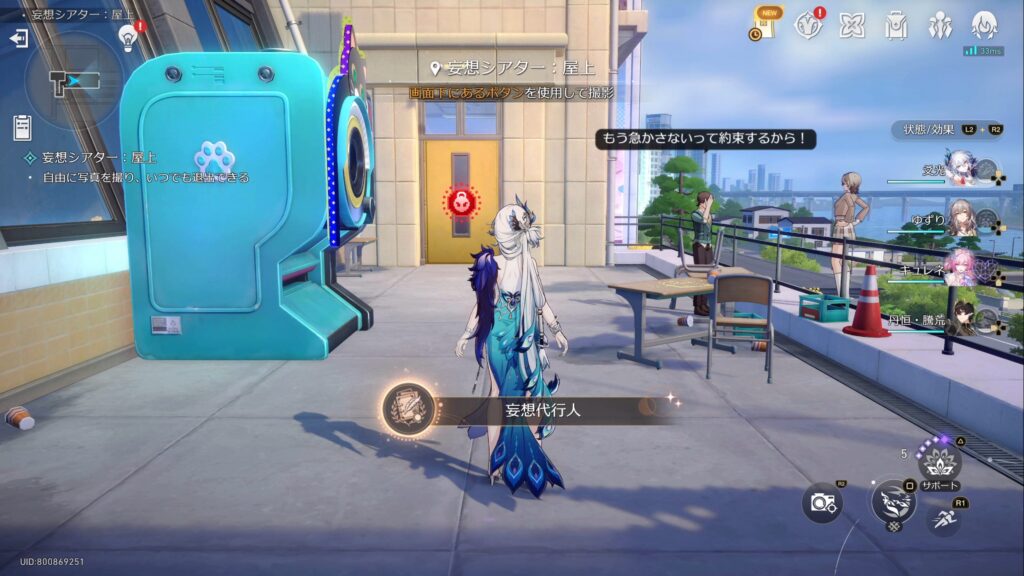Screen dimensions: 1024x576
Task: Open the icon with red exclamation badge
Action: [x=808, y=25]
